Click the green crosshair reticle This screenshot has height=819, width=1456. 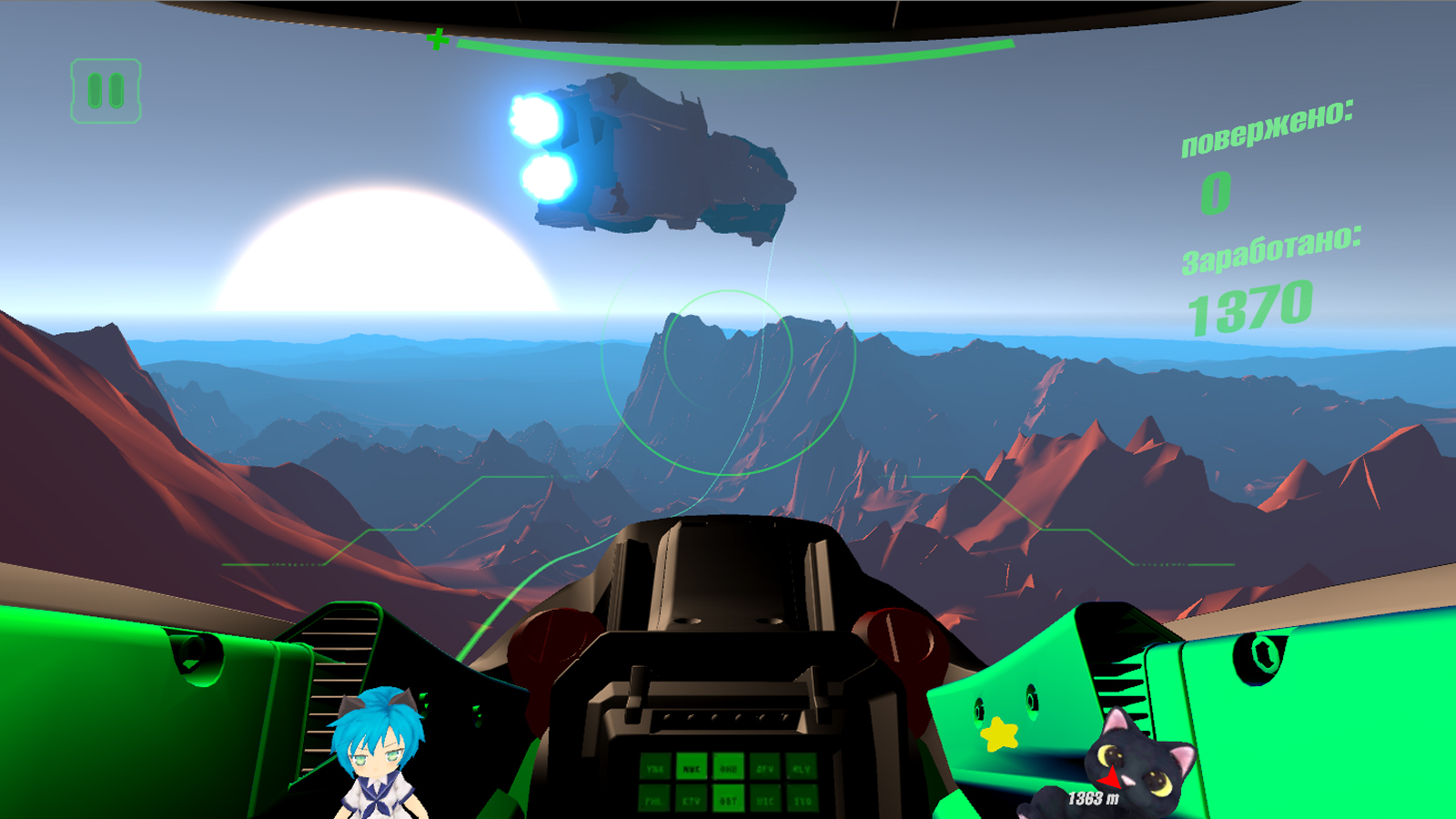(438, 40)
